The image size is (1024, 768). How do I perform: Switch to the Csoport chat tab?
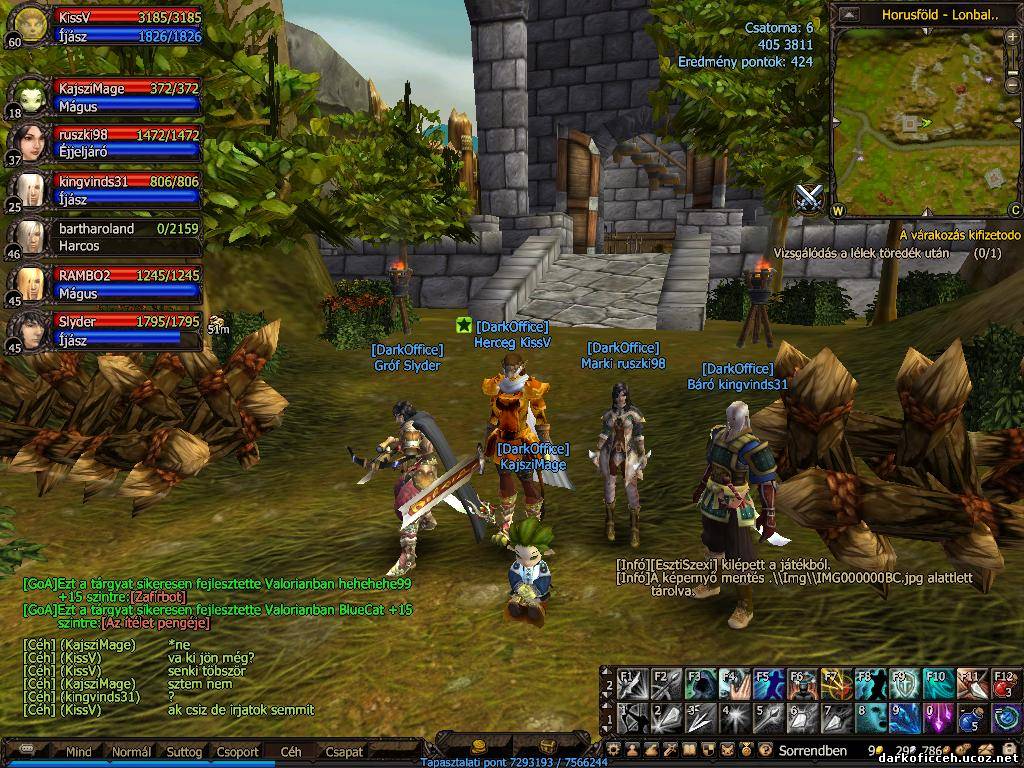pos(237,751)
